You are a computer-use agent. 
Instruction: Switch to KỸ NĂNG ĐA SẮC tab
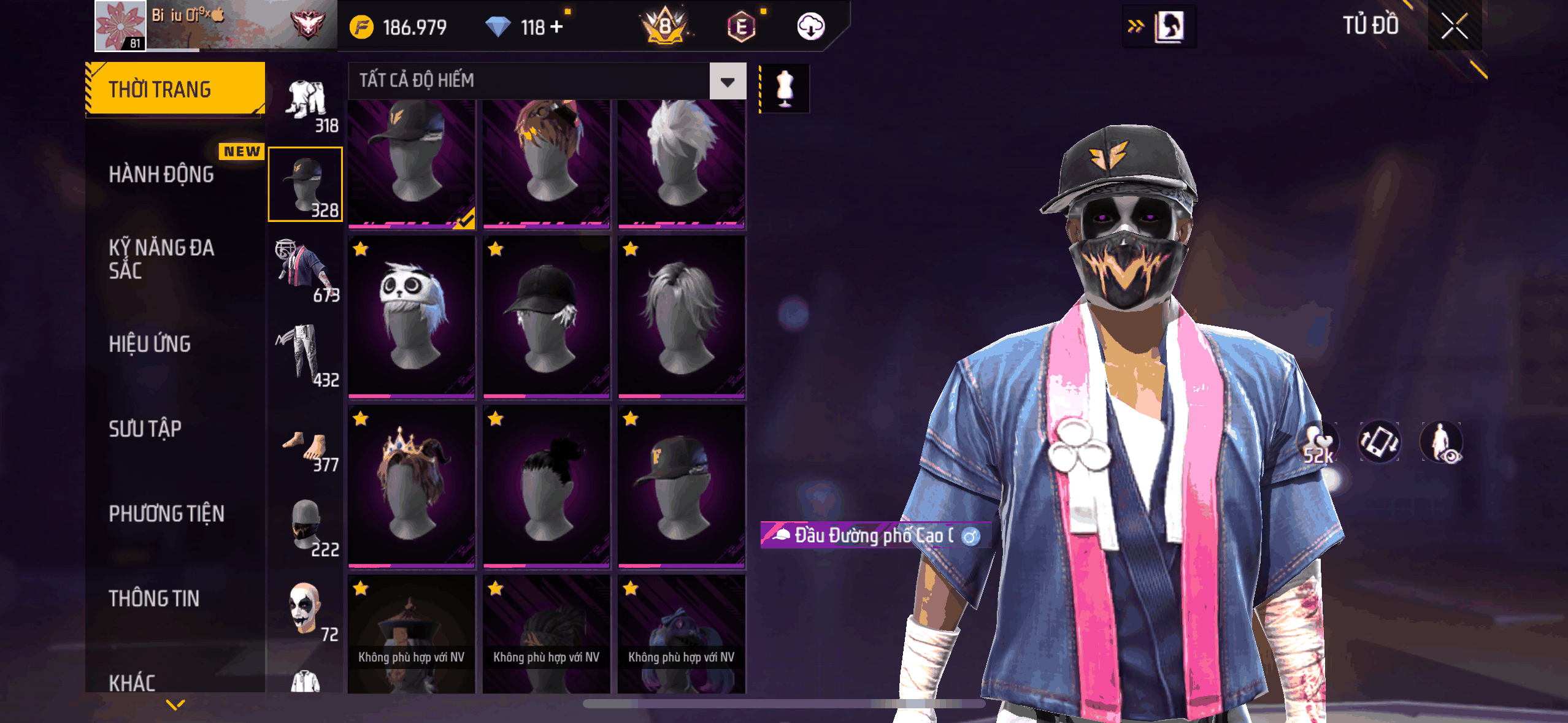161,259
